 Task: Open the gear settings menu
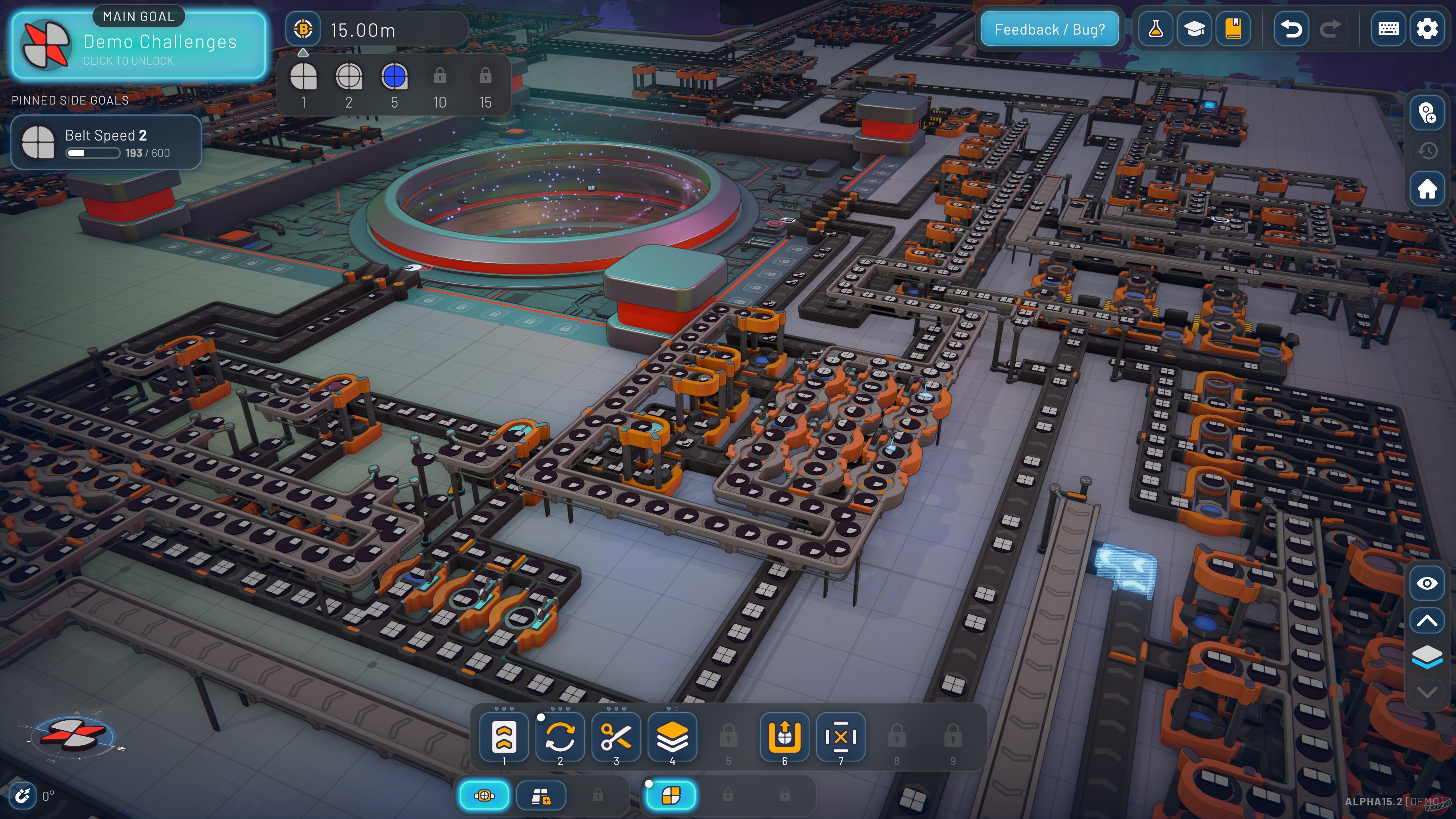[1426, 29]
